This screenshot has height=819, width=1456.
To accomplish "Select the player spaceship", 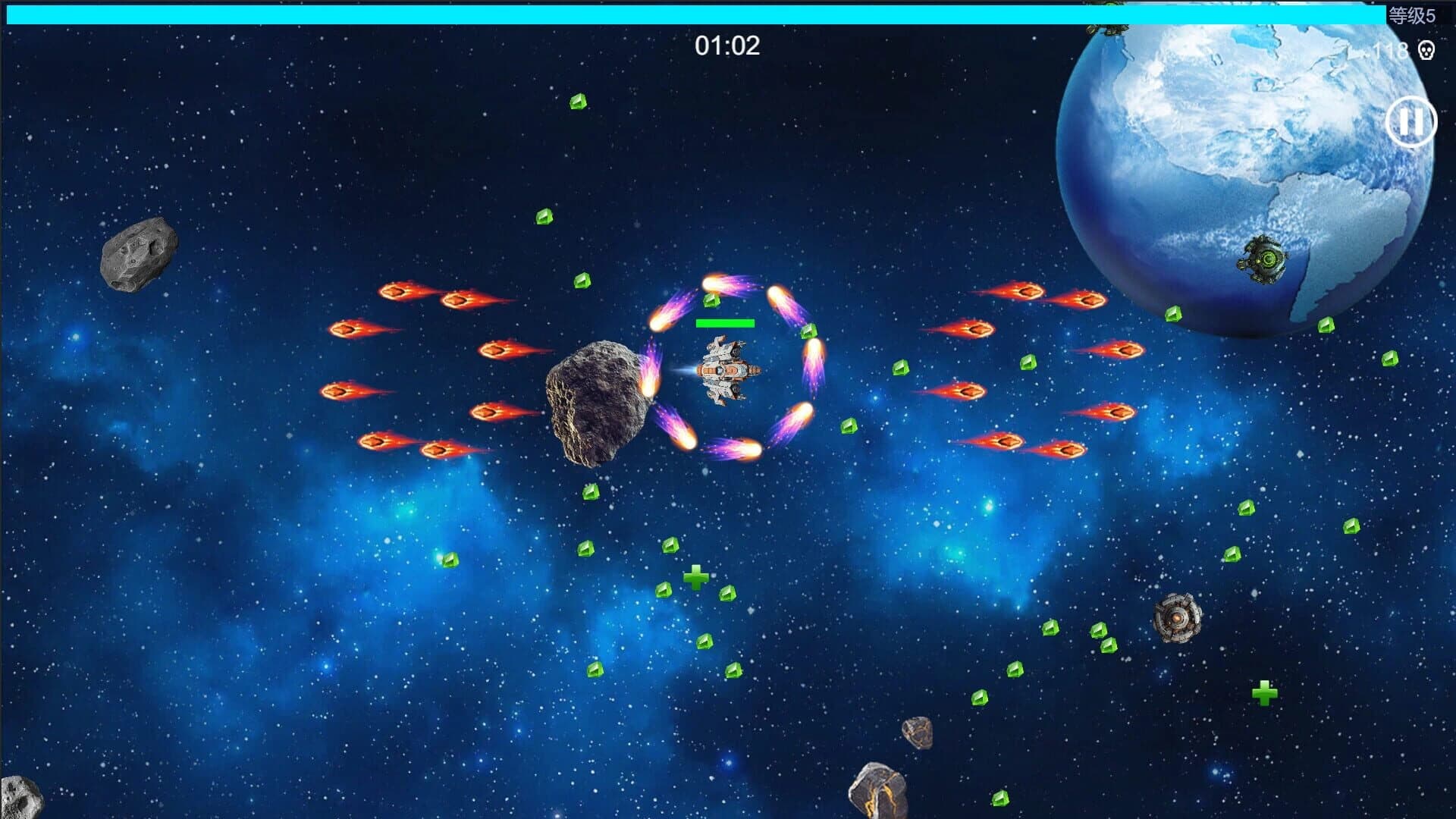I will pos(730,372).
